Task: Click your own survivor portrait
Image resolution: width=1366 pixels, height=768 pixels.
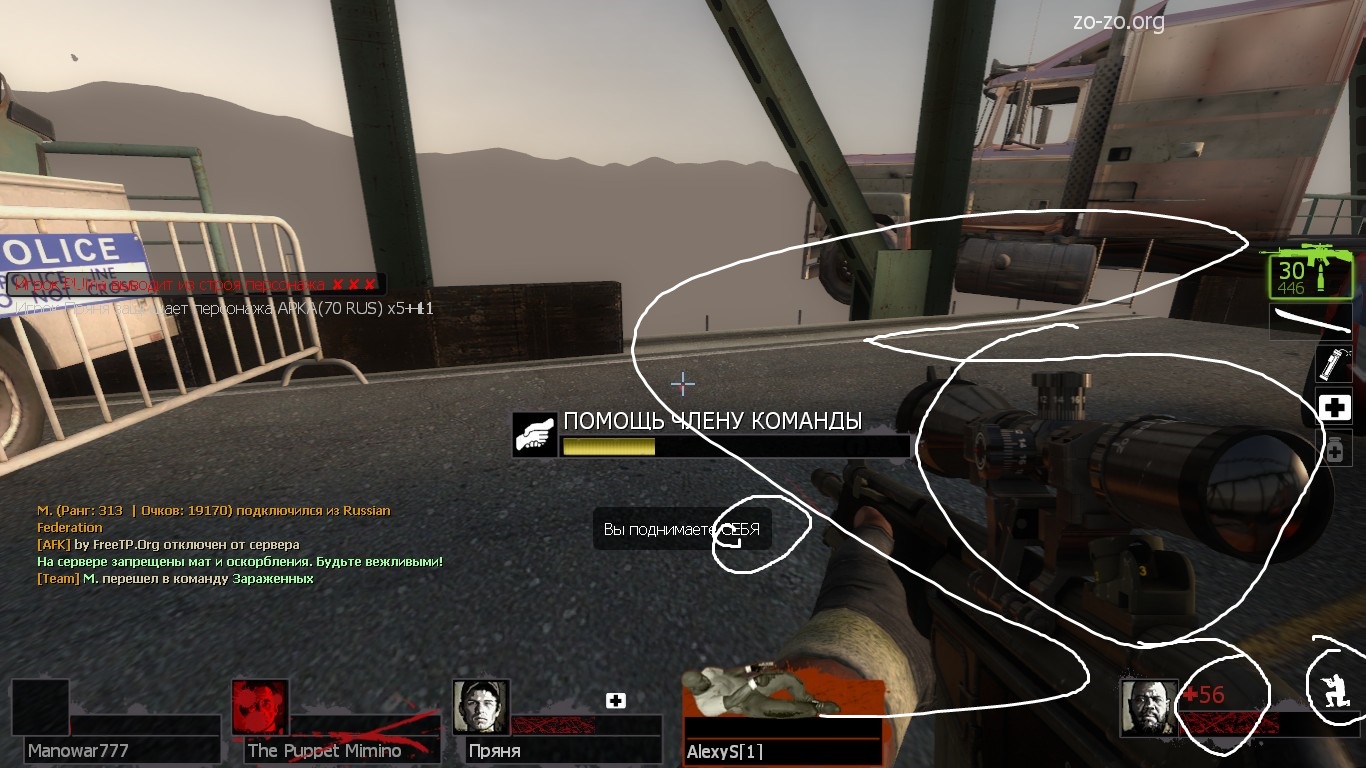Action: (x=1148, y=707)
